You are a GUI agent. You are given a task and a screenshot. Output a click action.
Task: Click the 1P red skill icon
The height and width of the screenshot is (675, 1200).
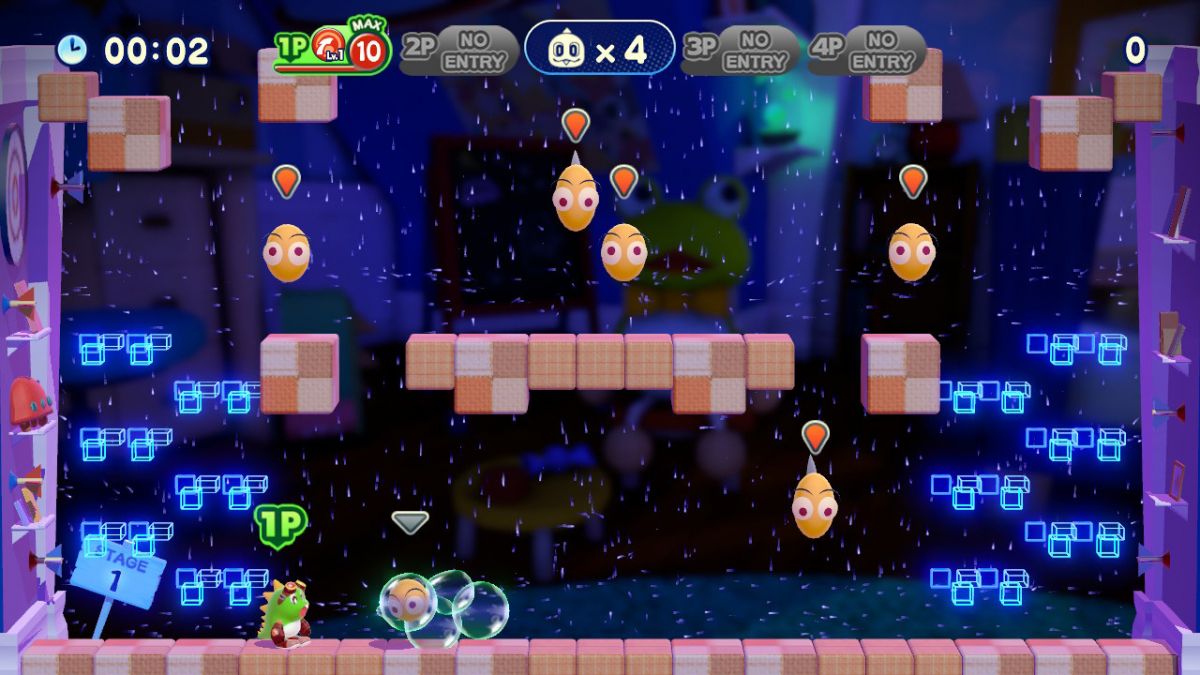point(327,45)
